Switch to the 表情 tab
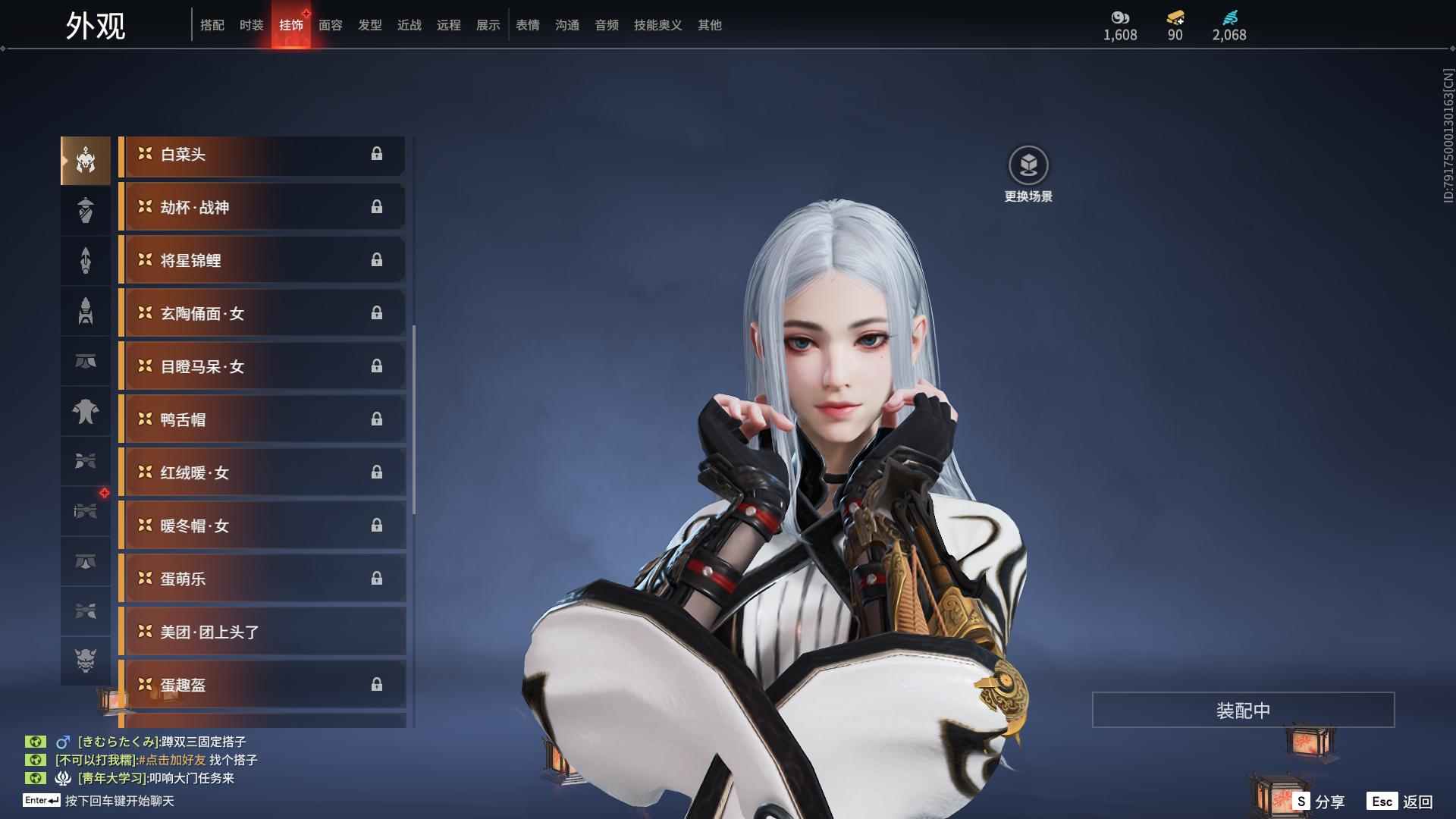Screen dimensions: 1456x819 click(x=527, y=25)
